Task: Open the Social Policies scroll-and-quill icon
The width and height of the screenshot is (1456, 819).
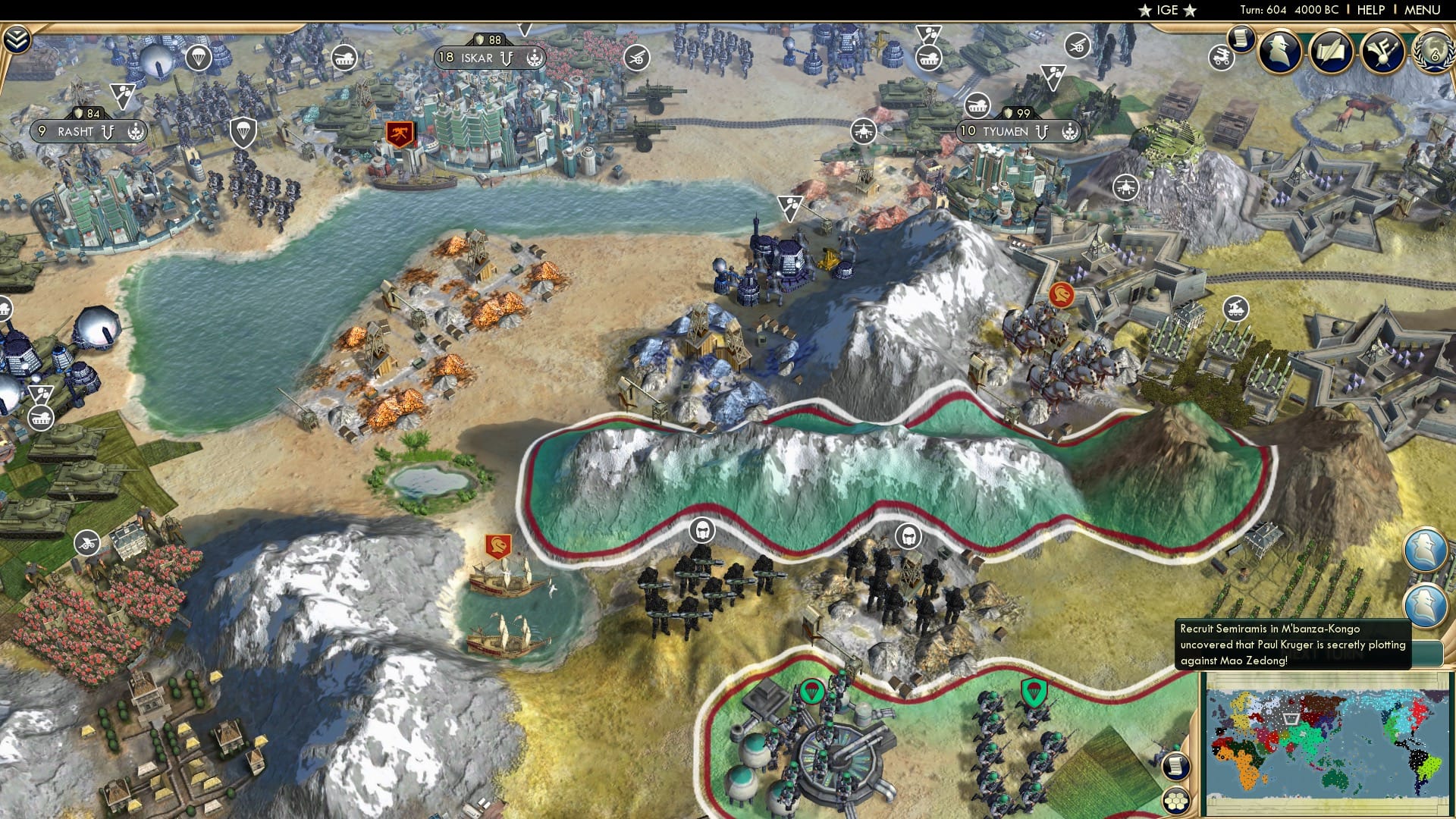Action: click(1332, 52)
